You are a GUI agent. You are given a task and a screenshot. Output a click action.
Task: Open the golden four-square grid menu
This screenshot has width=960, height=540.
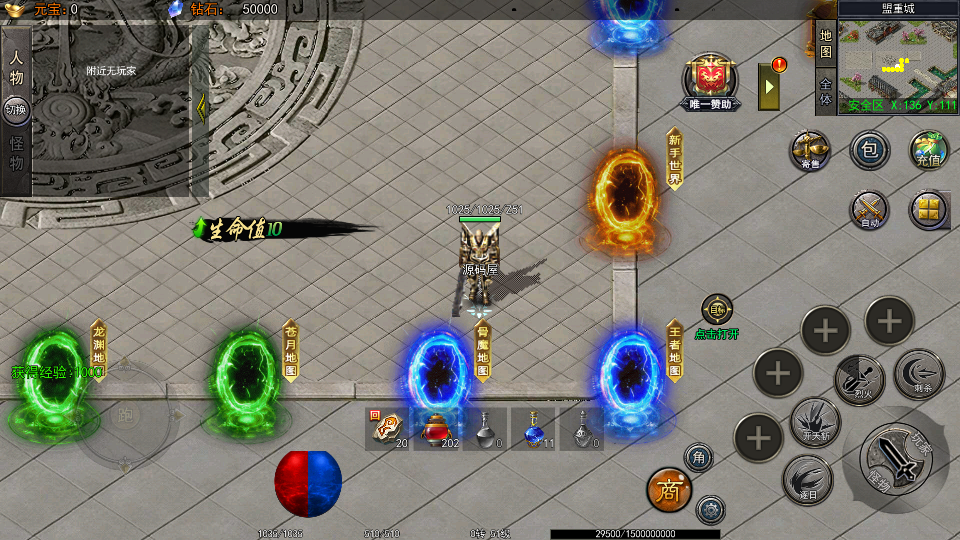click(x=928, y=210)
